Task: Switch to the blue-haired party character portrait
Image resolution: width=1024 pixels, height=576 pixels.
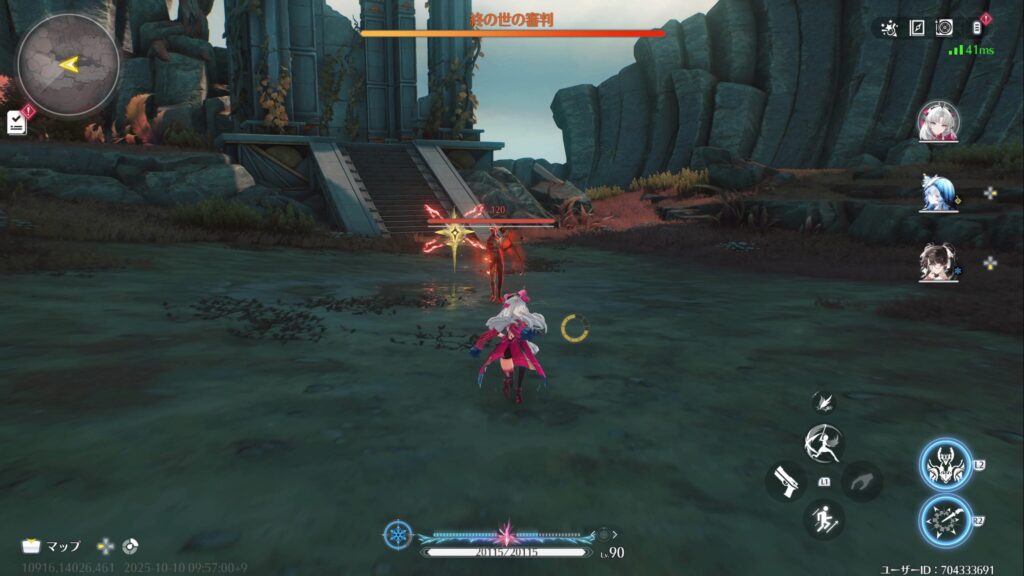Action: pos(938,192)
